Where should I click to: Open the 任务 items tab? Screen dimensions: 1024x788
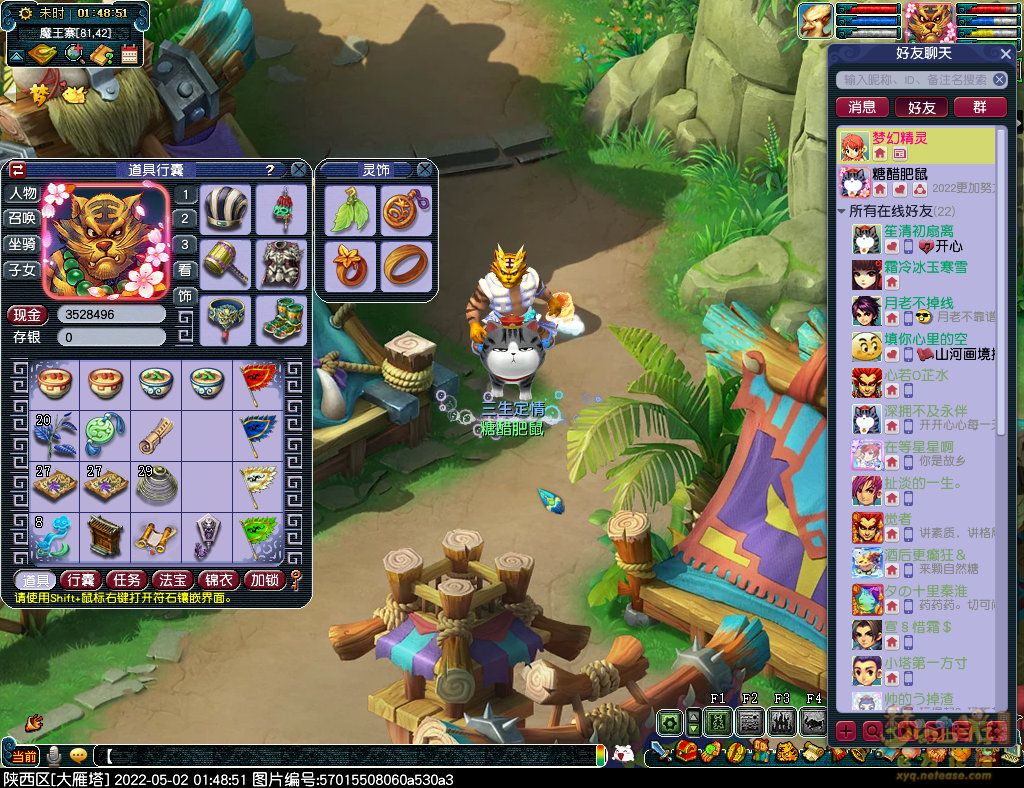click(x=126, y=580)
